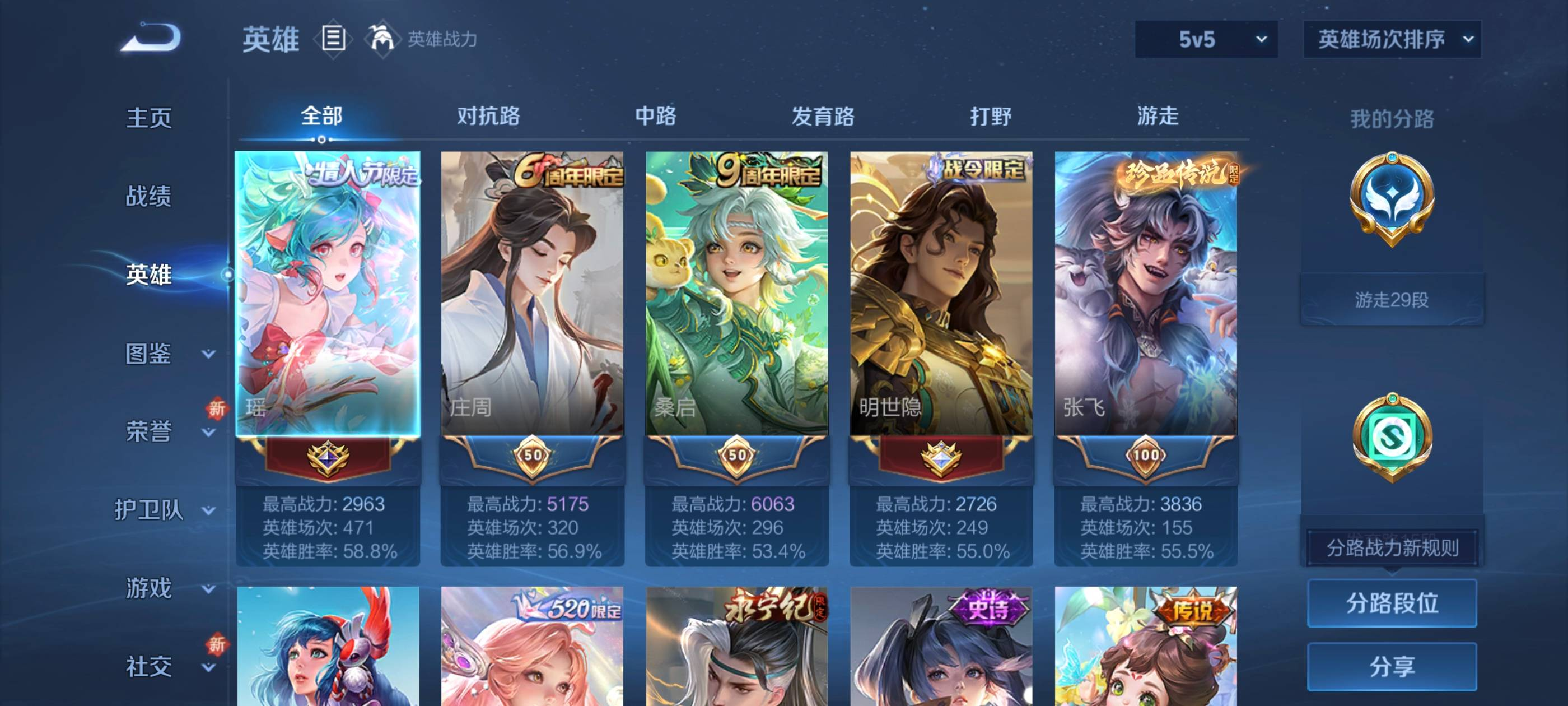
Task: Click the 分享 share button
Action: pyautogui.click(x=1393, y=666)
